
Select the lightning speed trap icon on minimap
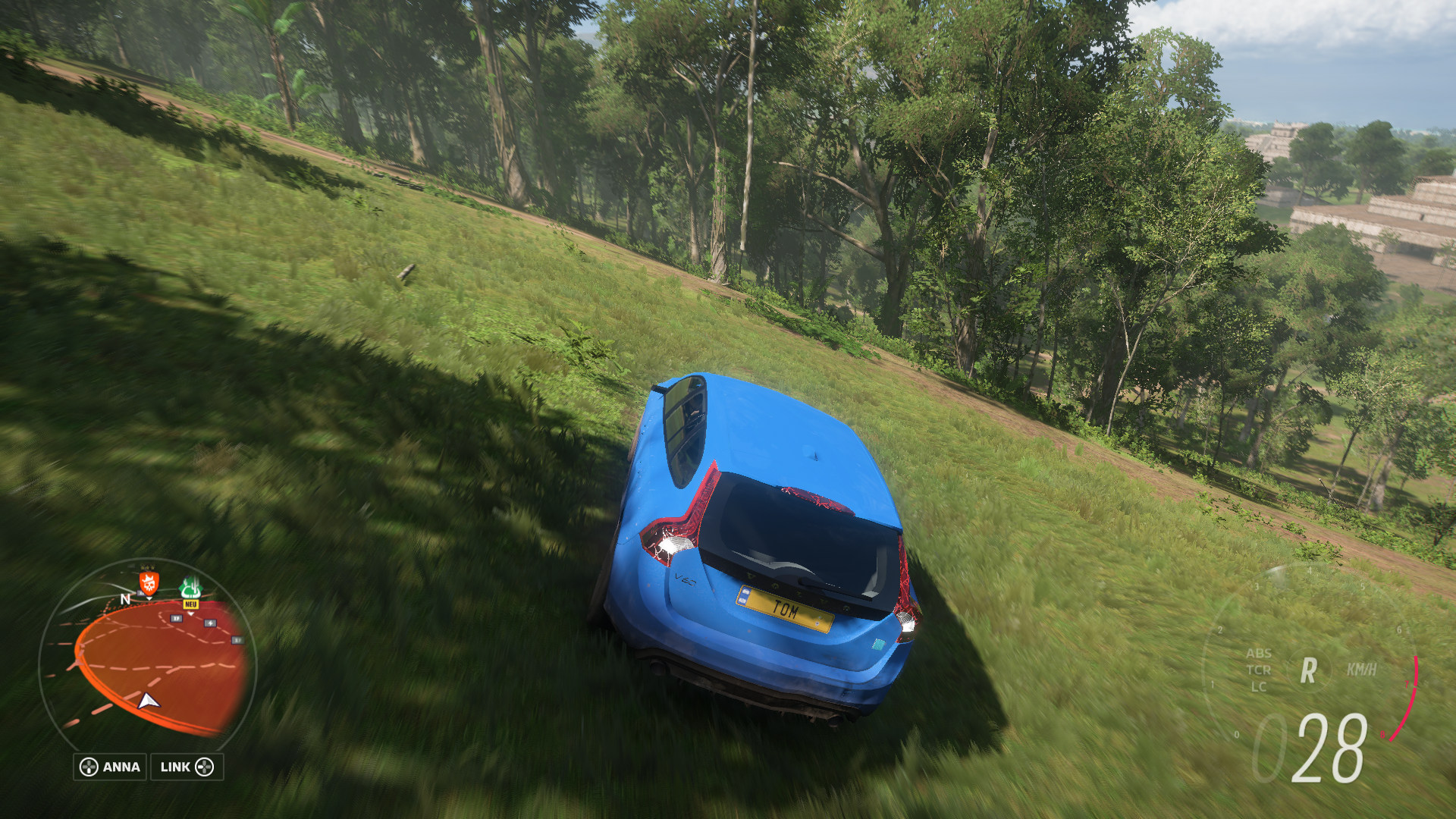tap(209, 623)
